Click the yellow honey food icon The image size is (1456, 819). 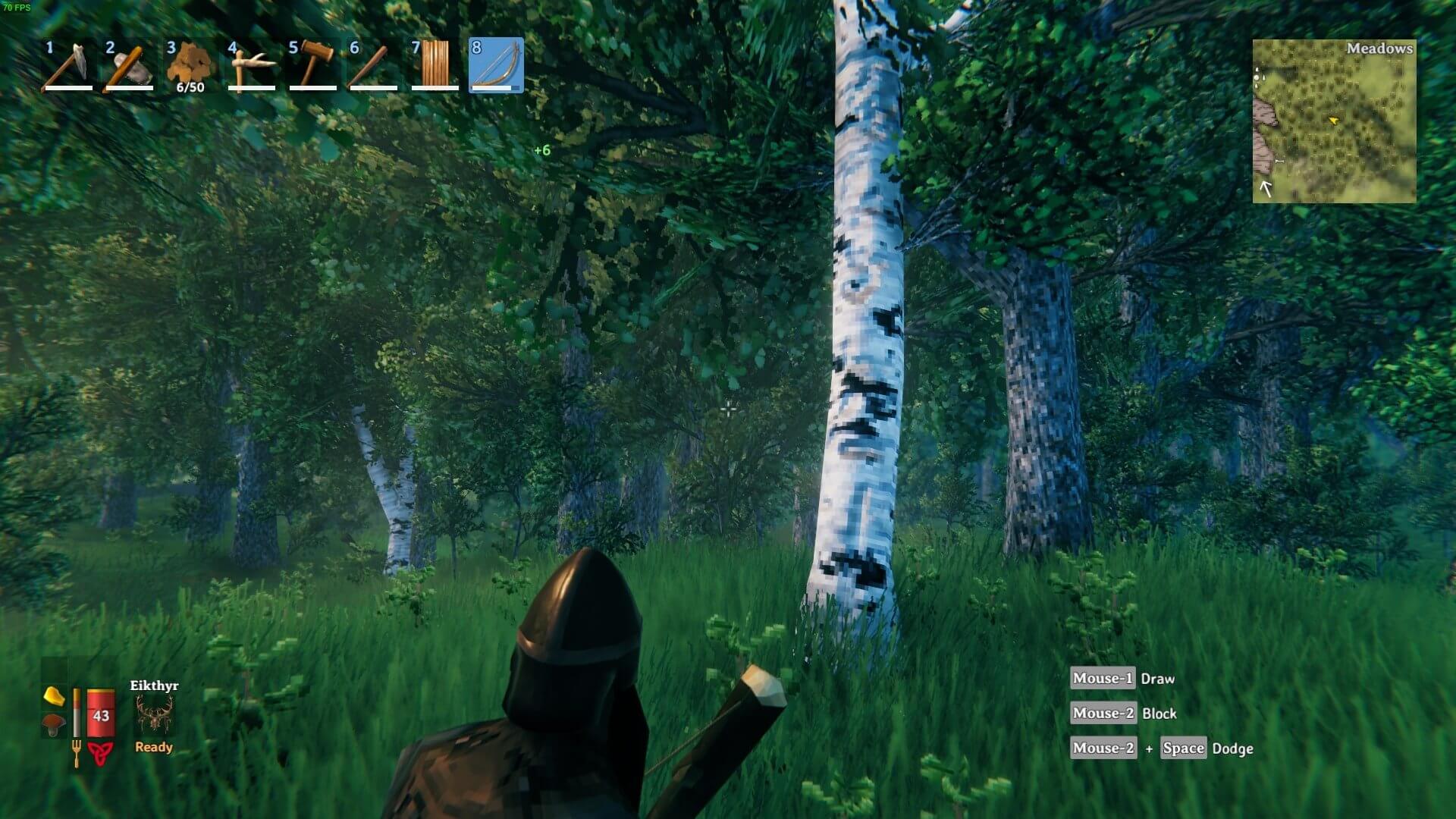tap(53, 695)
